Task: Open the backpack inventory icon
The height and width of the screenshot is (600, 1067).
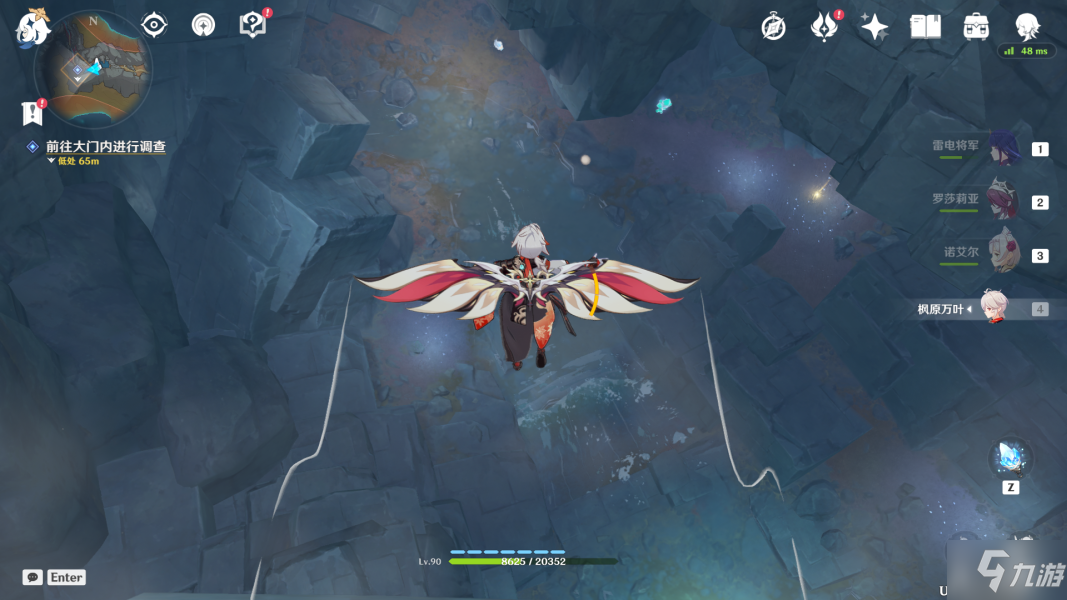Action: 976,27
